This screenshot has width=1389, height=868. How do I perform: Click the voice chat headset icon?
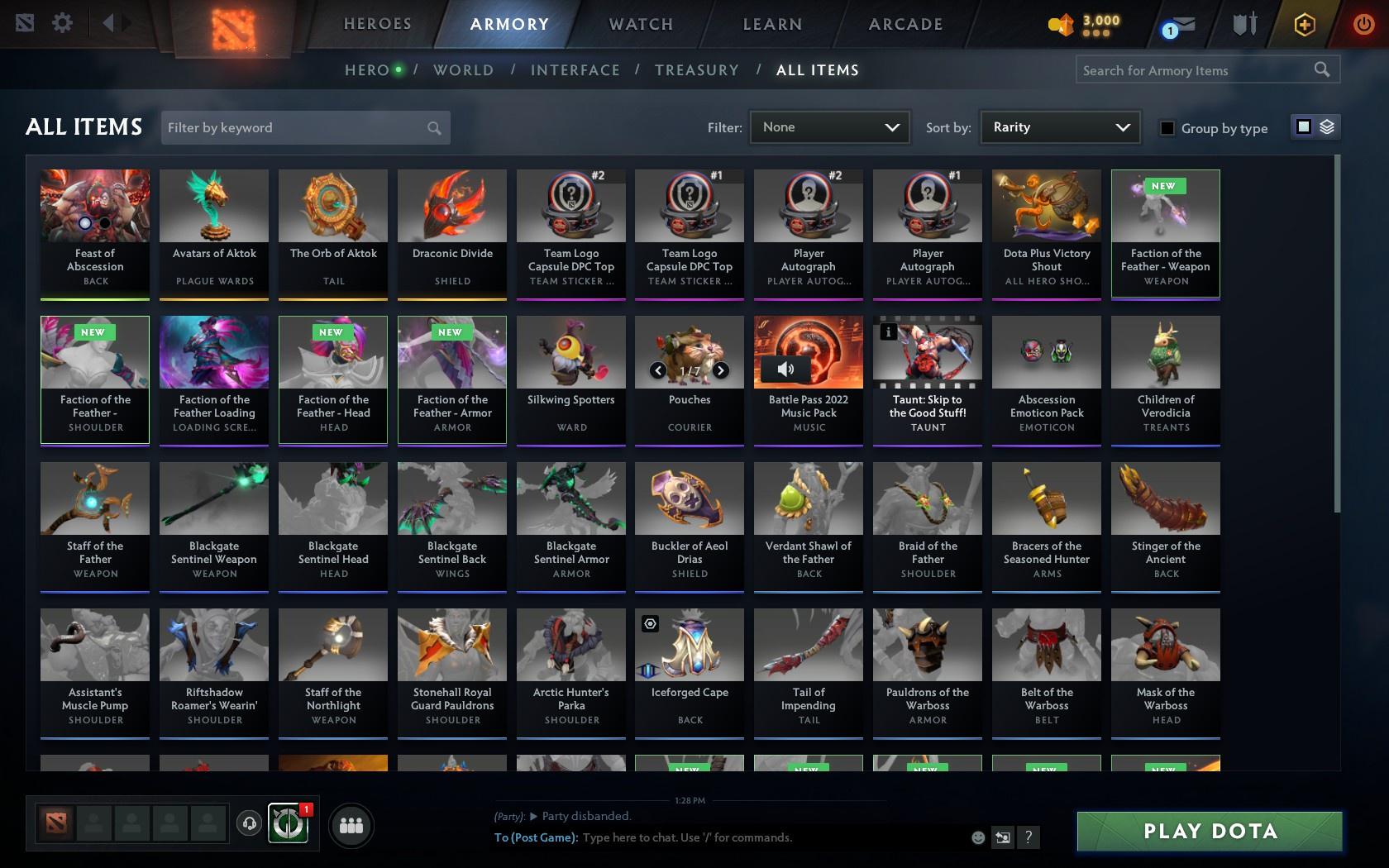coord(251,823)
